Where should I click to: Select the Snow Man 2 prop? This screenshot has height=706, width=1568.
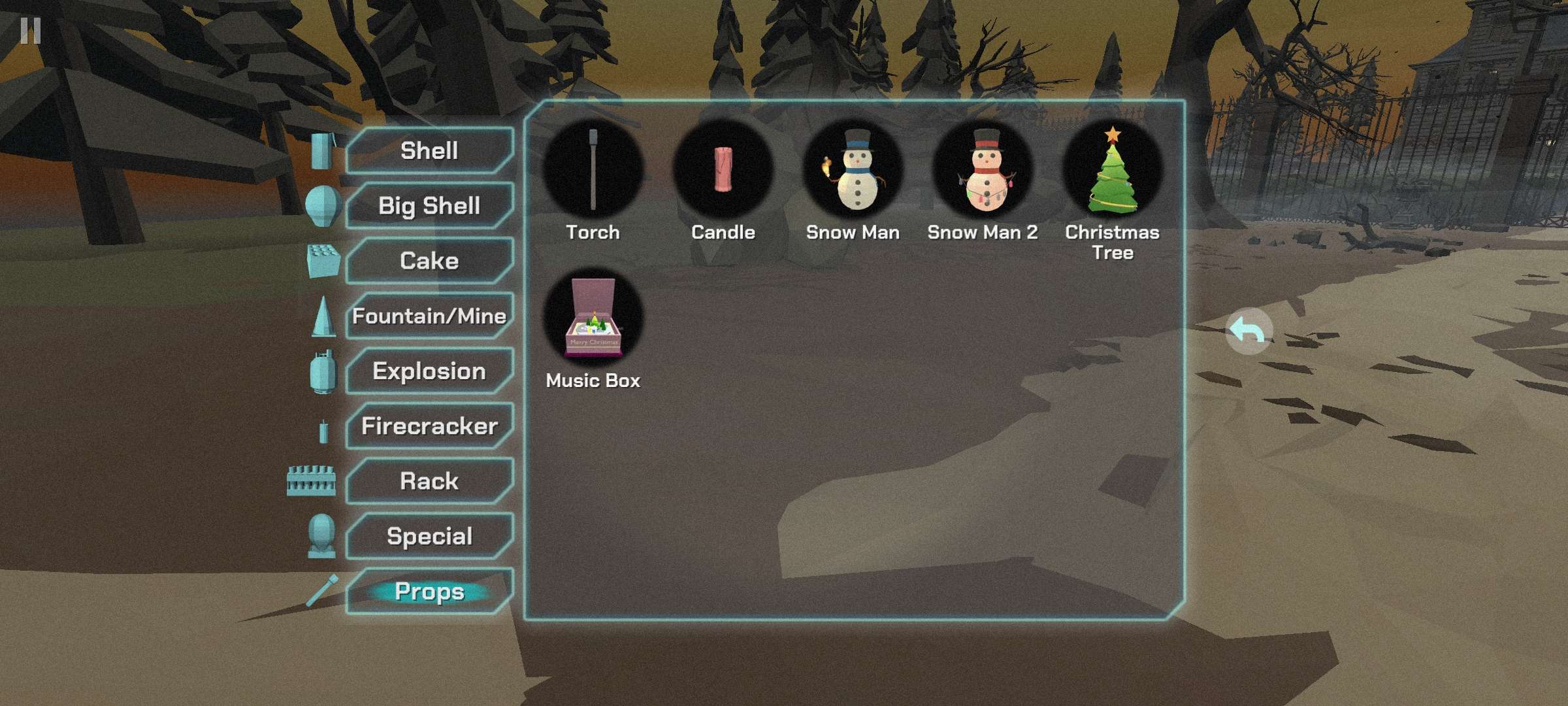[x=983, y=170]
